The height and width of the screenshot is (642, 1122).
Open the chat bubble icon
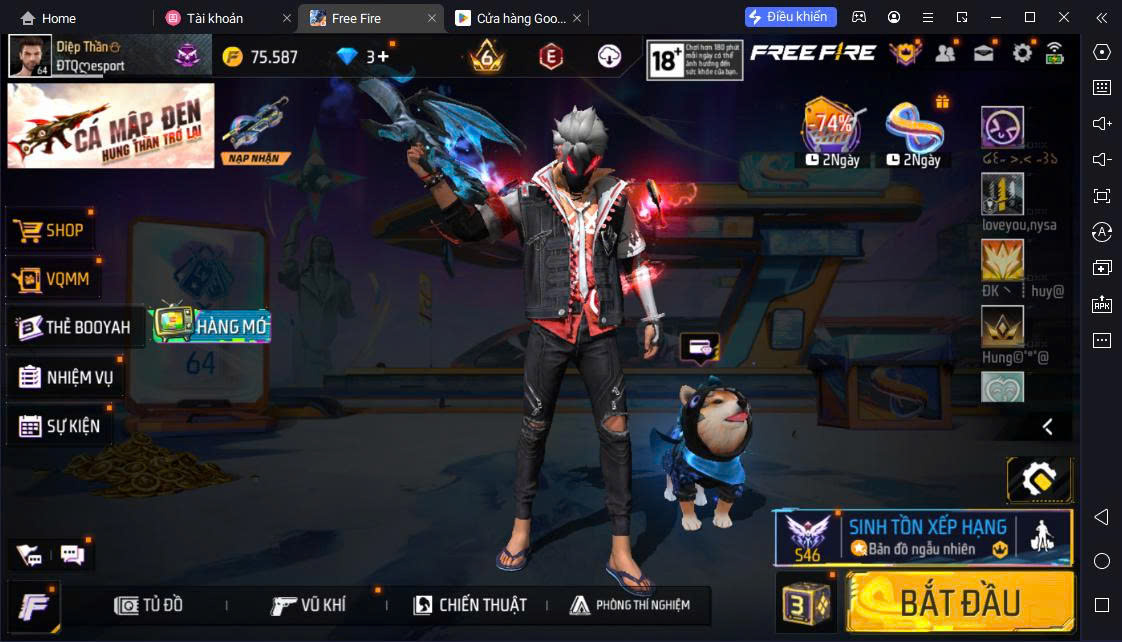coord(72,554)
